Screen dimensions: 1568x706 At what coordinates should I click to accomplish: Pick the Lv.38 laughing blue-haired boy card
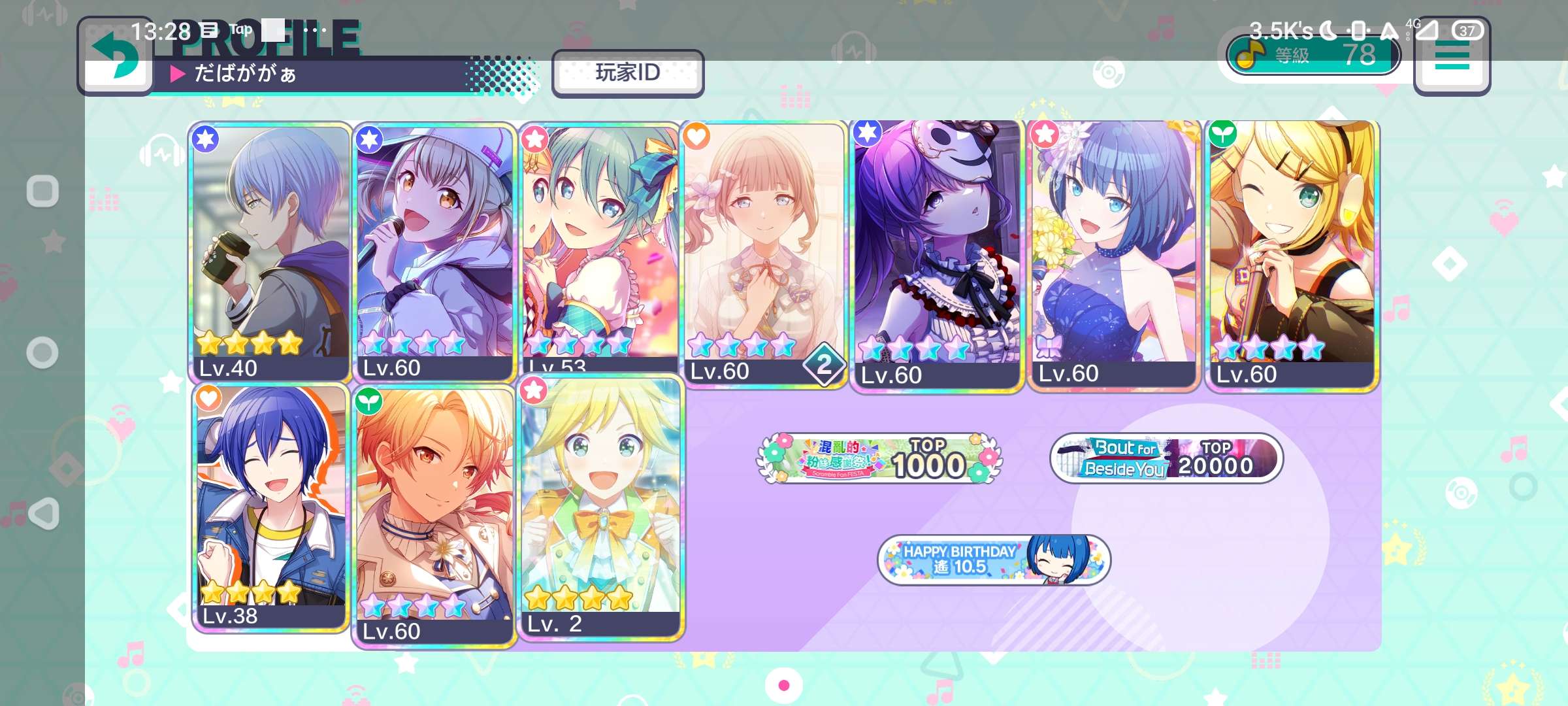click(271, 507)
